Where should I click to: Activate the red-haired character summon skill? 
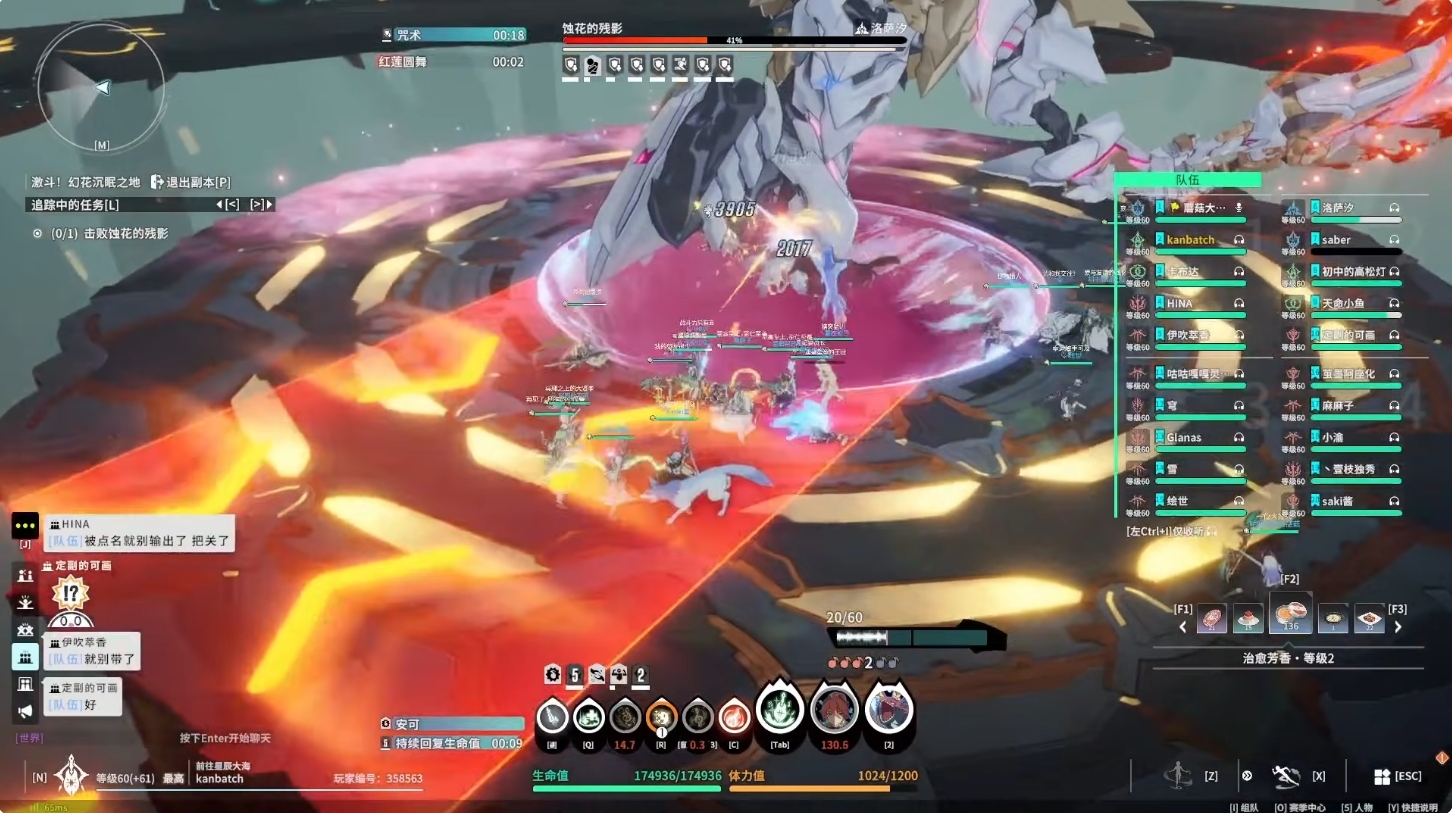click(x=834, y=711)
